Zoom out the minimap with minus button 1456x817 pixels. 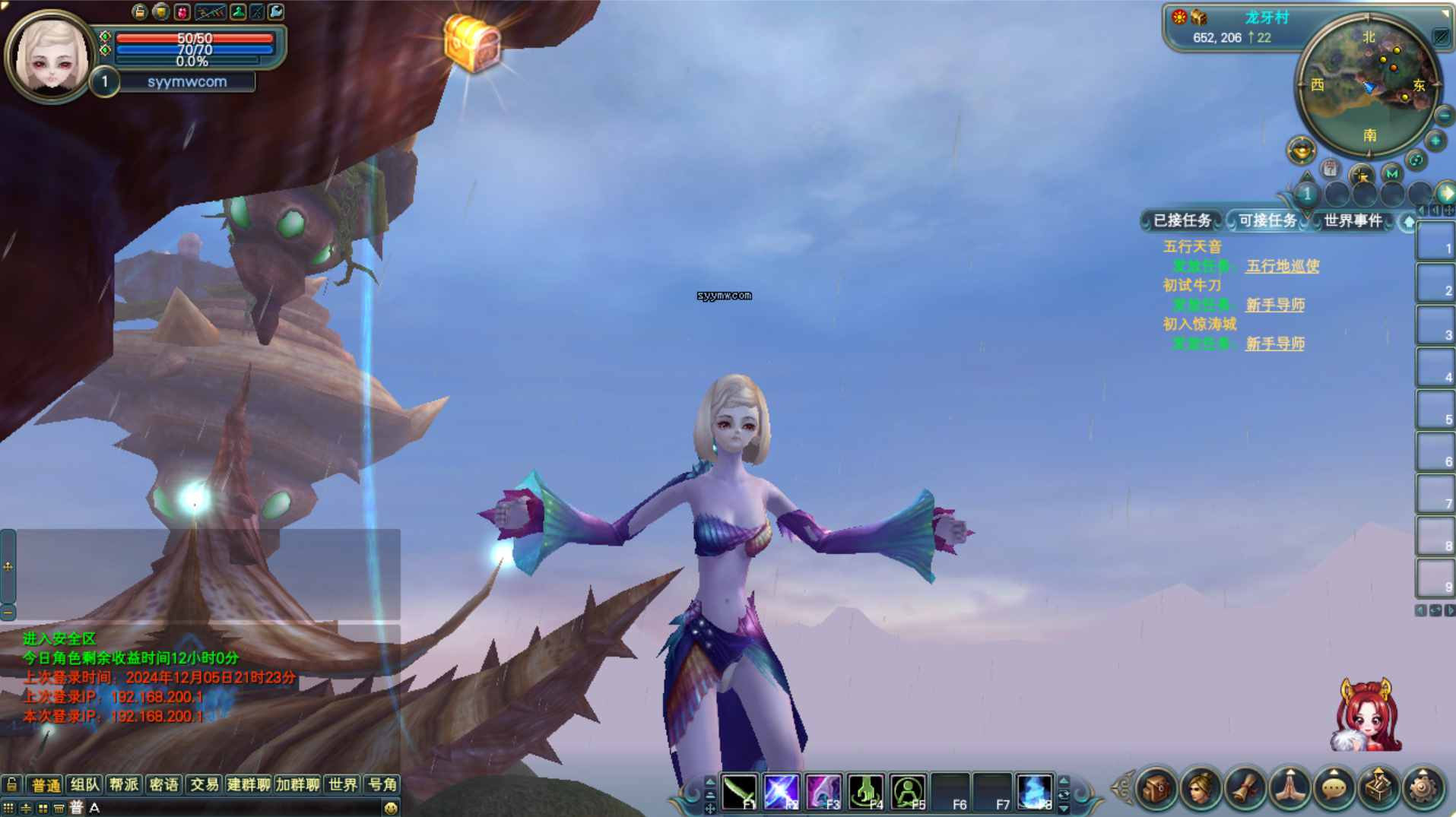coord(1444,116)
